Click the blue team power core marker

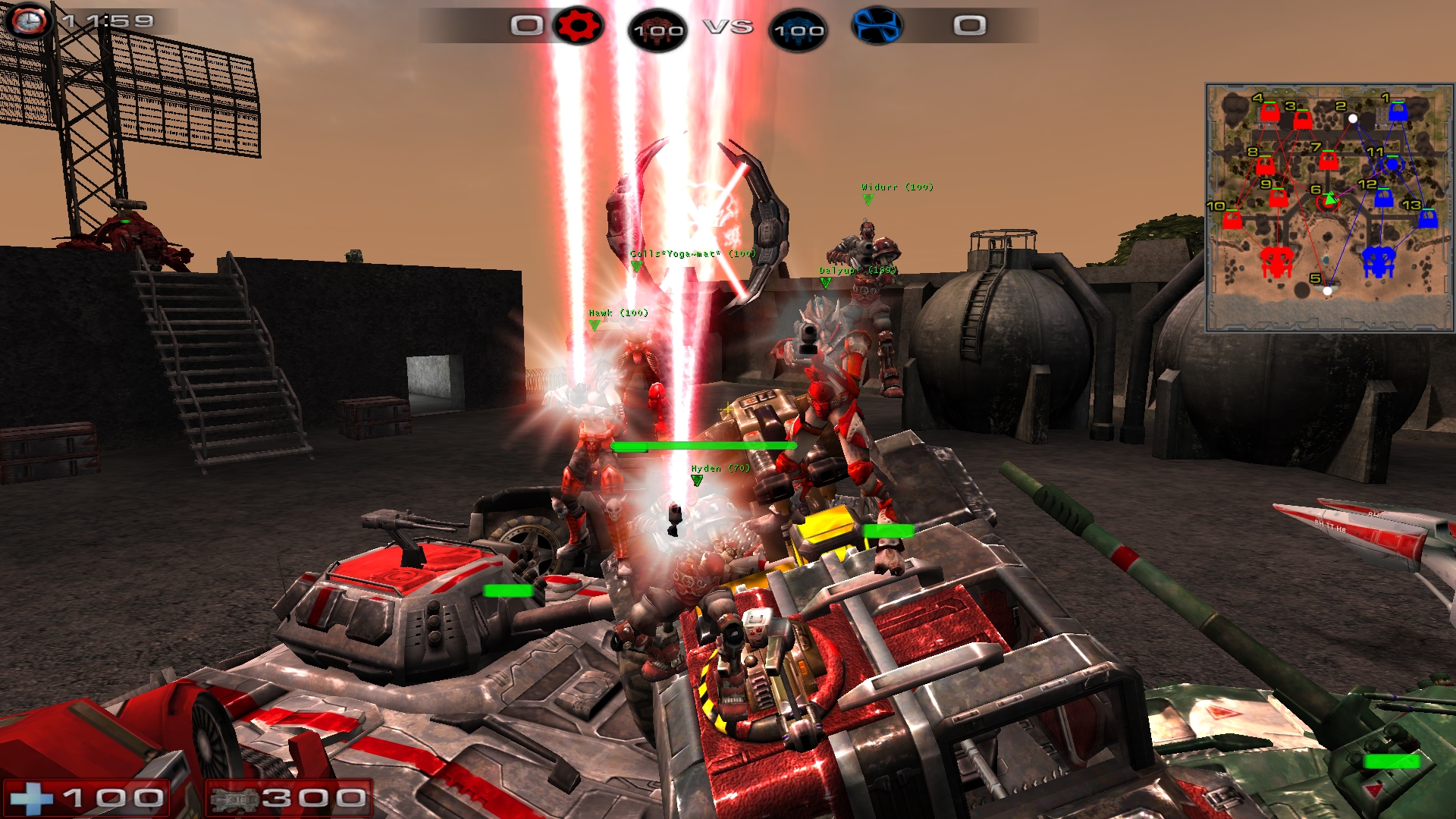click(1379, 262)
